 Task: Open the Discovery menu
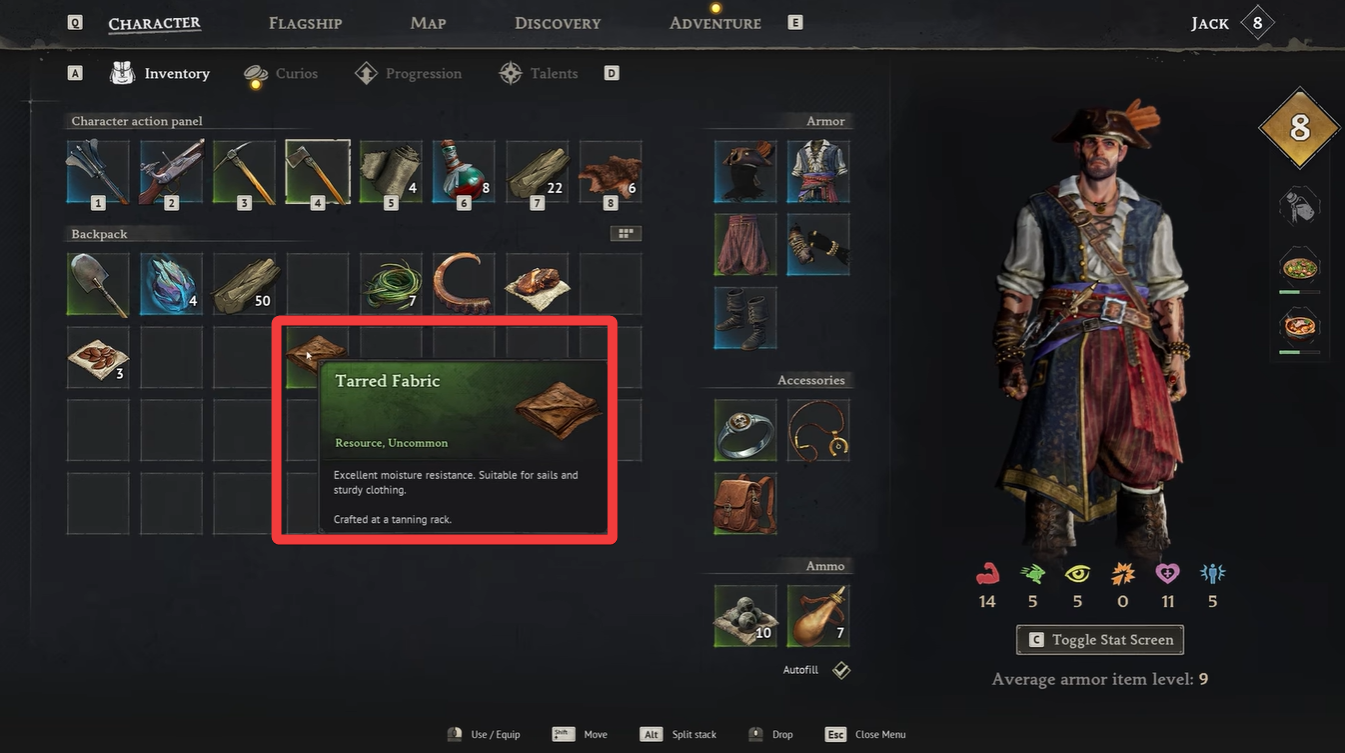[557, 22]
